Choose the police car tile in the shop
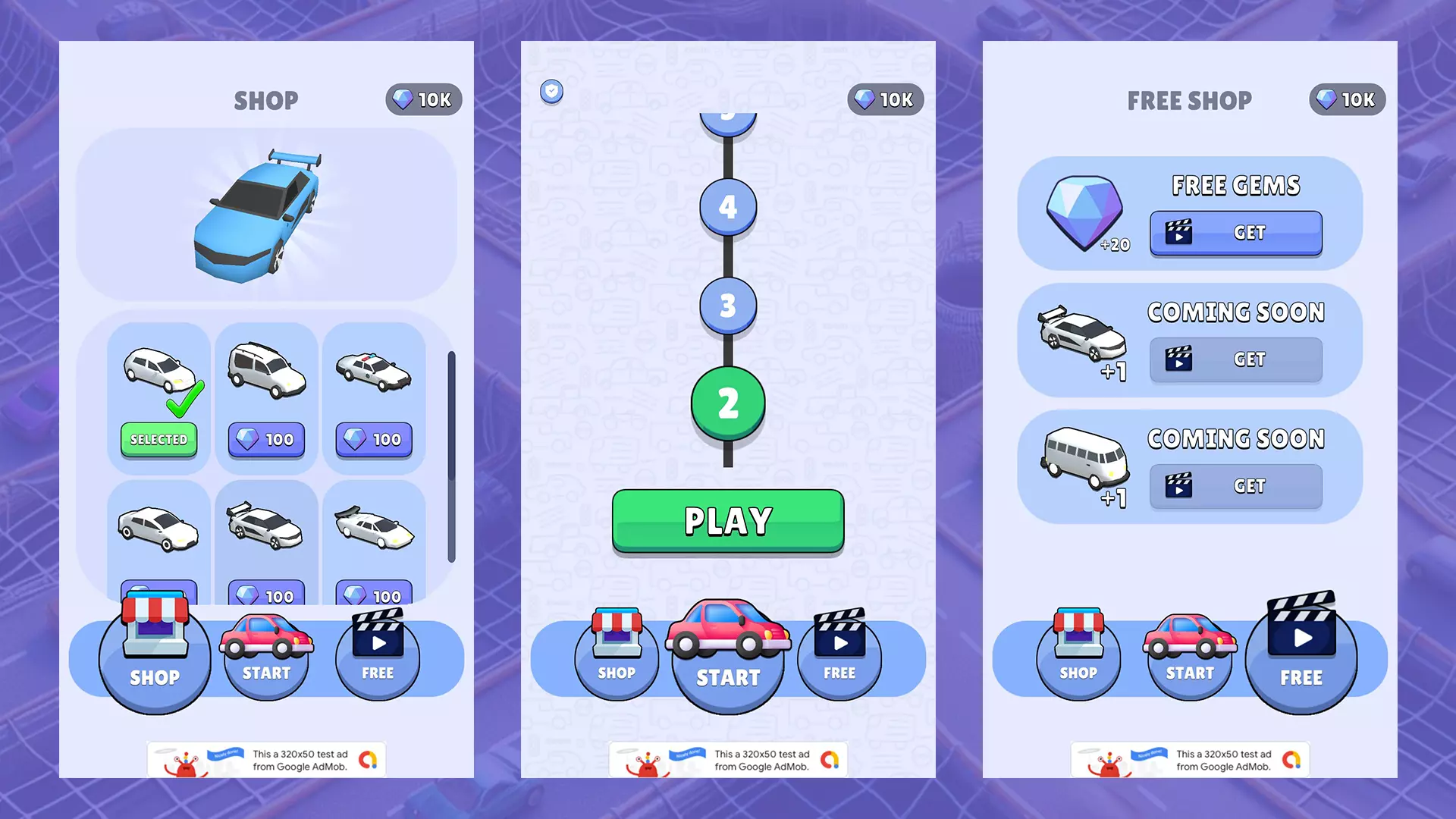Image resolution: width=1456 pixels, height=819 pixels. 374,372
